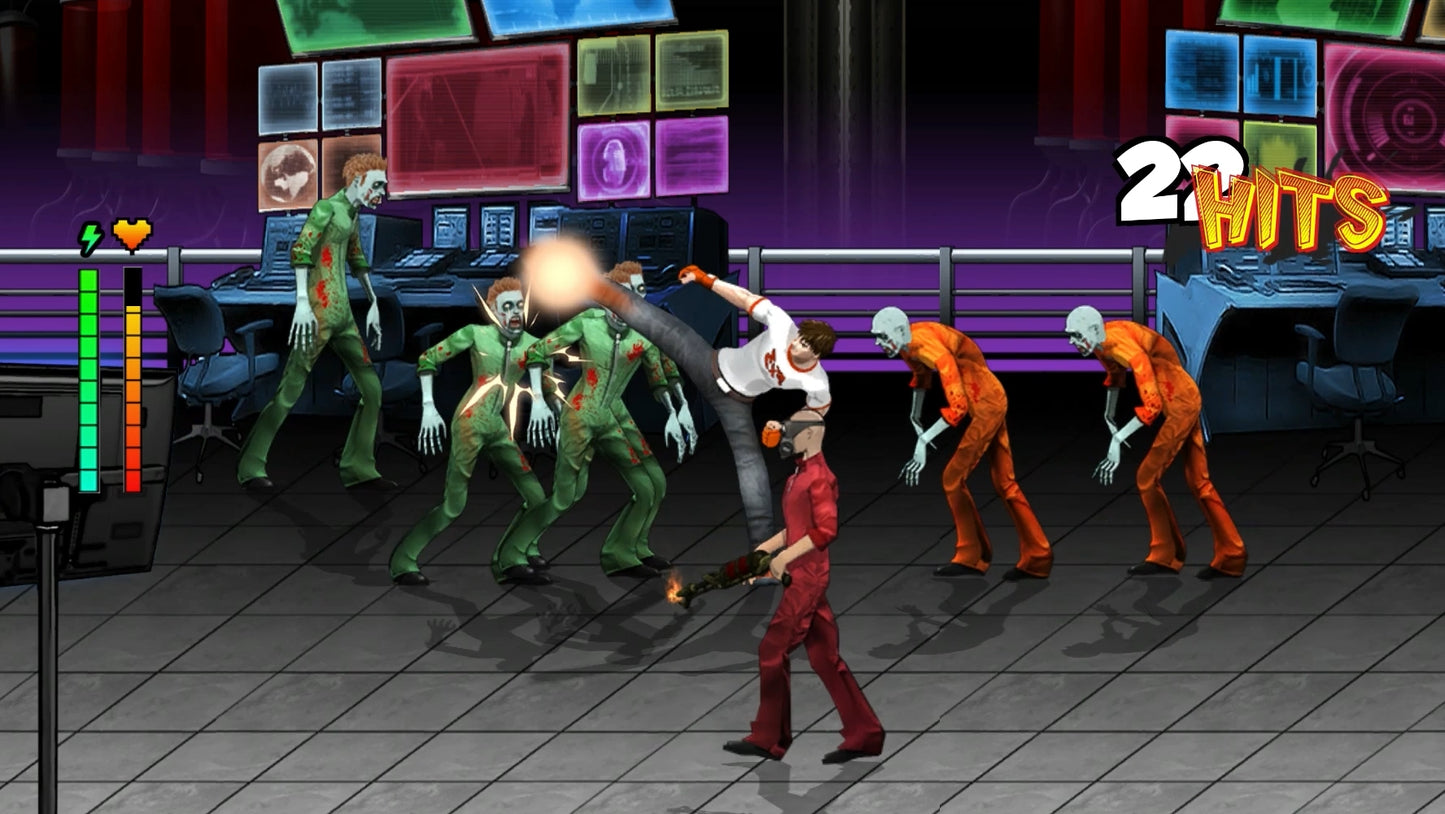Click the orange heart health icon
Image resolution: width=1445 pixels, height=814 pixels.
point(129,234)
